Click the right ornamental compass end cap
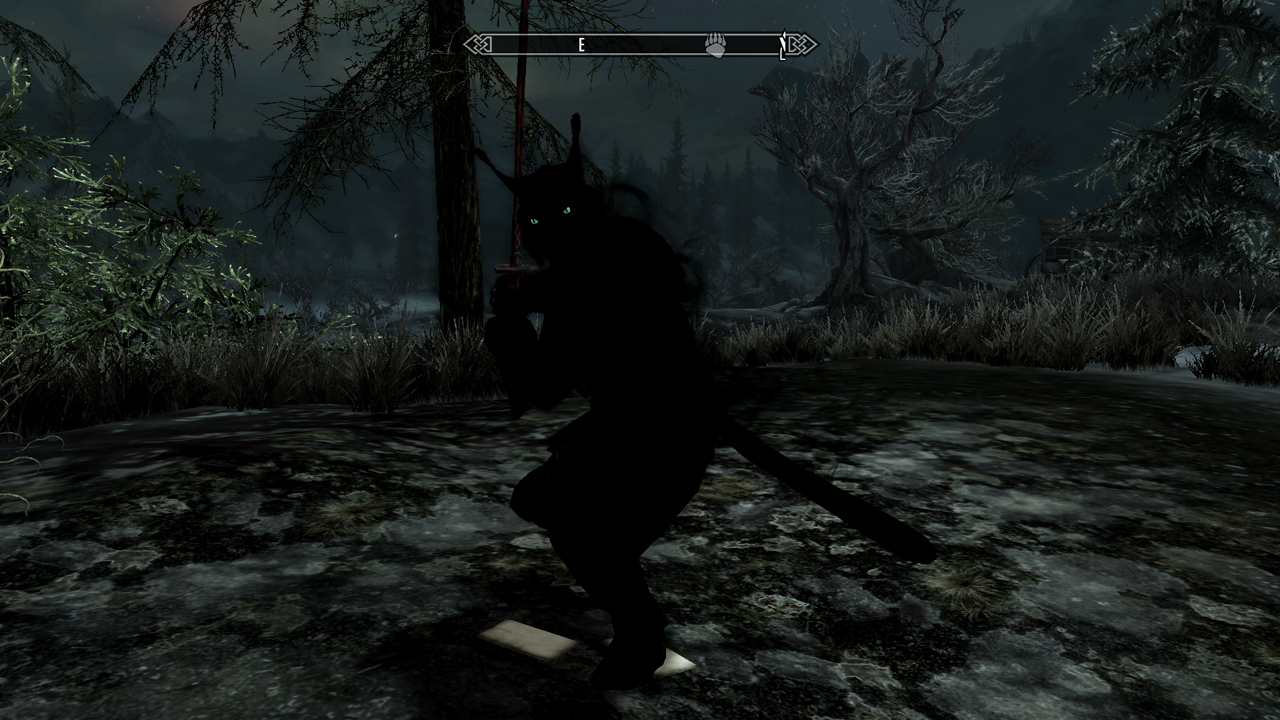 (x=799, y=45)
